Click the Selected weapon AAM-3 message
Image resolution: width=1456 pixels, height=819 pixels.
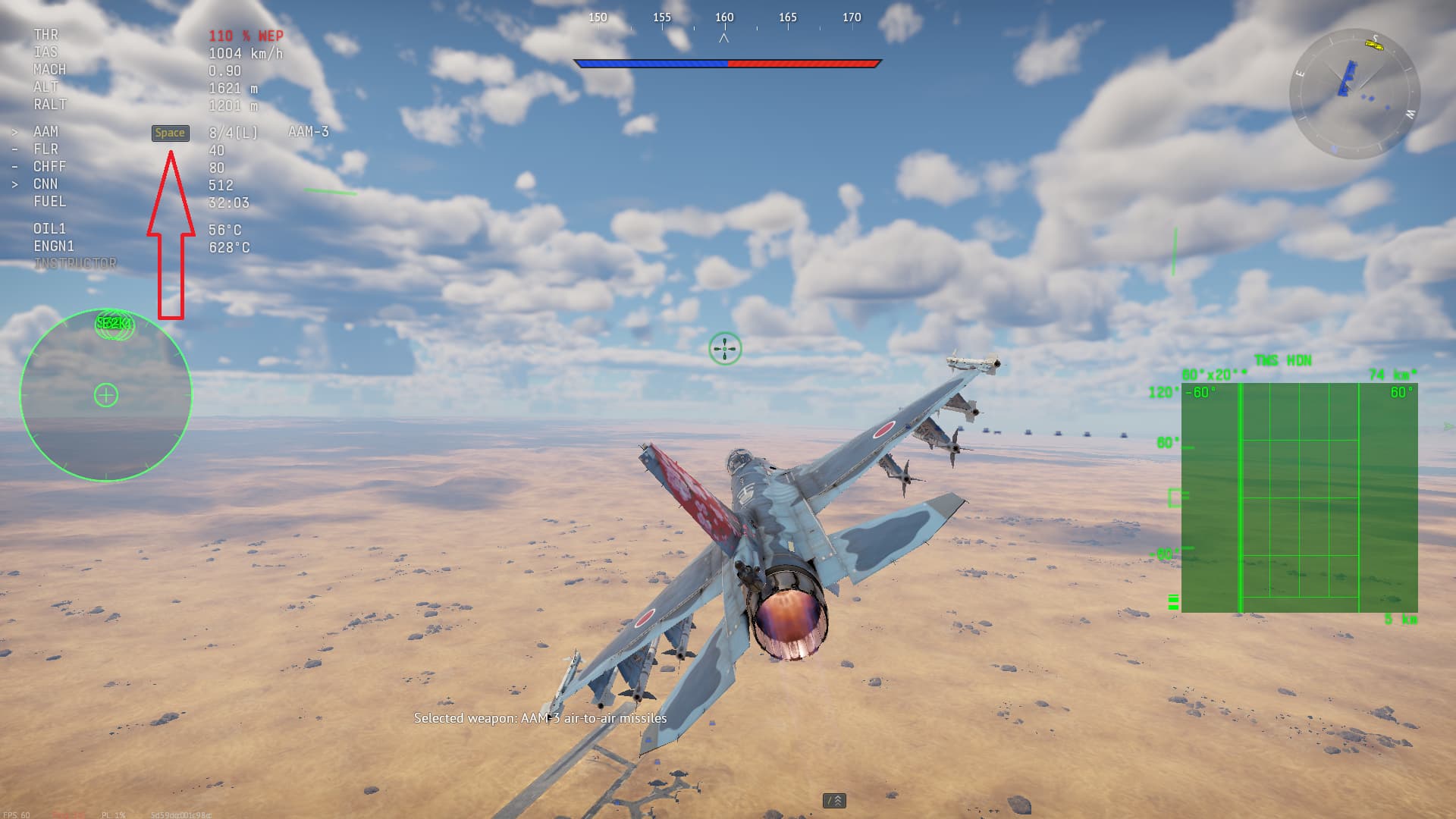coord(540,718)
